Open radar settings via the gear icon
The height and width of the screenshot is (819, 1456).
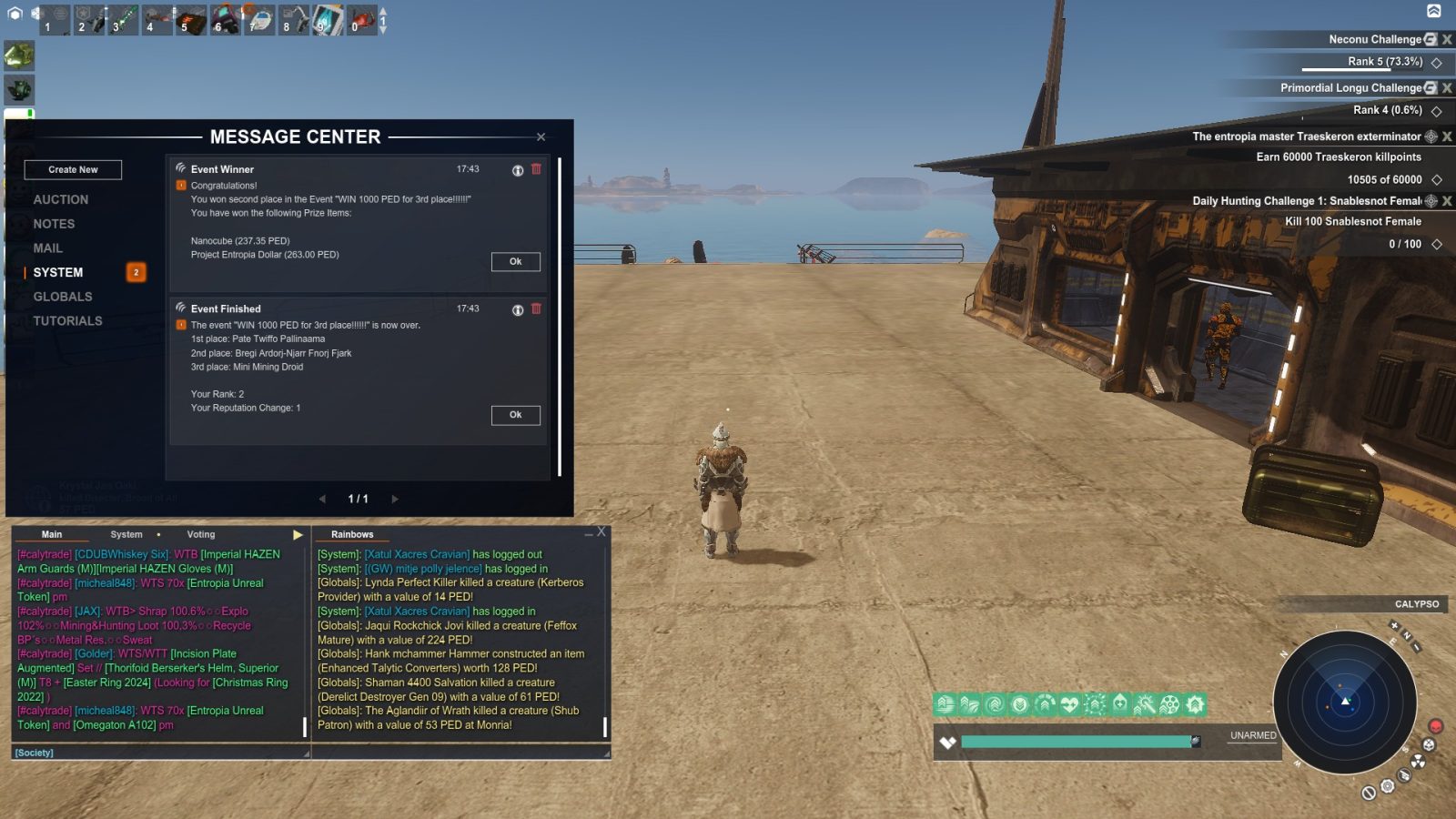coord(1388,785)
